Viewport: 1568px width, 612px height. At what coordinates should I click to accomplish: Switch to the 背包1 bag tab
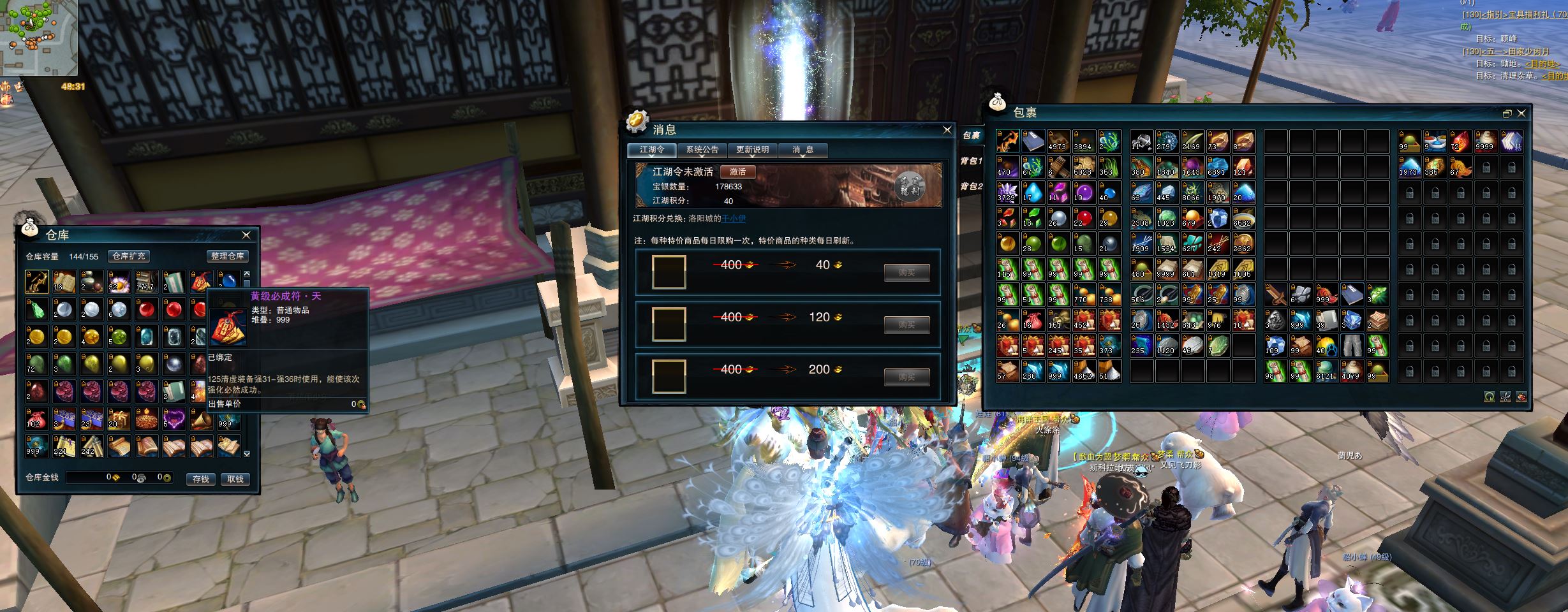pyautogui.click(x=971, y=161)
